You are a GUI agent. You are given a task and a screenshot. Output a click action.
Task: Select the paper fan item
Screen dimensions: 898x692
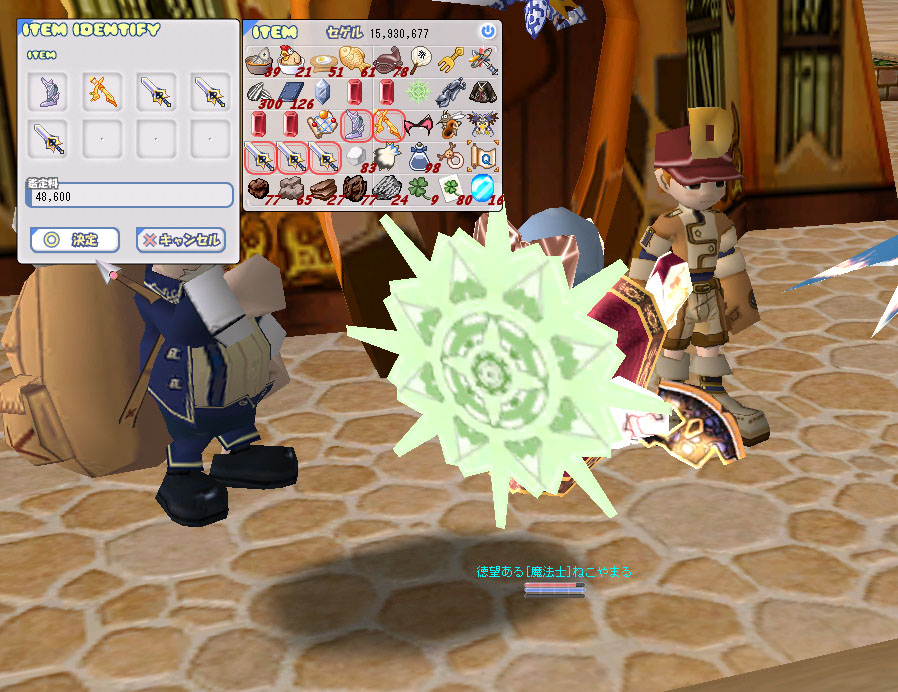click(420, 61)
